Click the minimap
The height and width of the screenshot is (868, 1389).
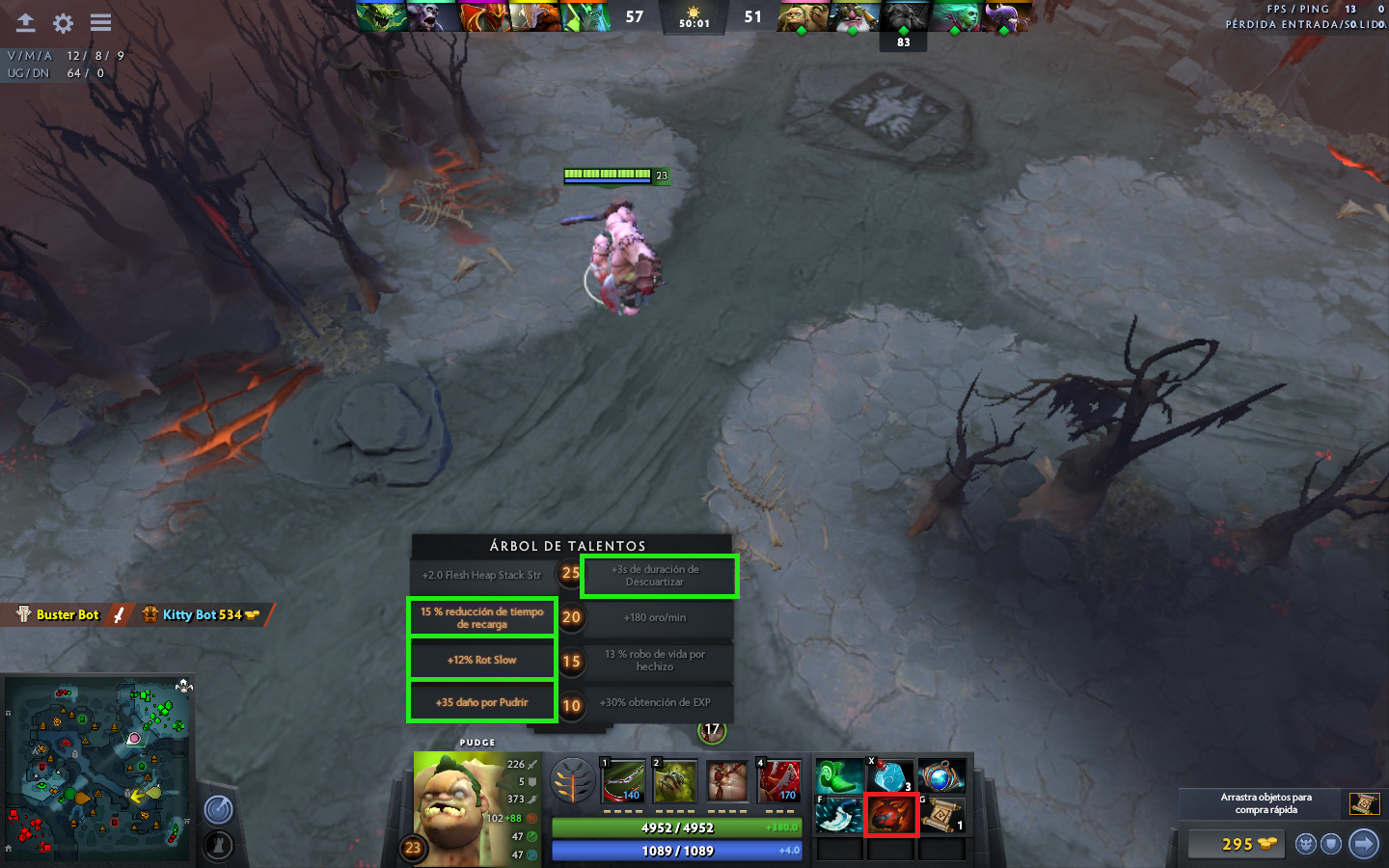pos(98,768)
